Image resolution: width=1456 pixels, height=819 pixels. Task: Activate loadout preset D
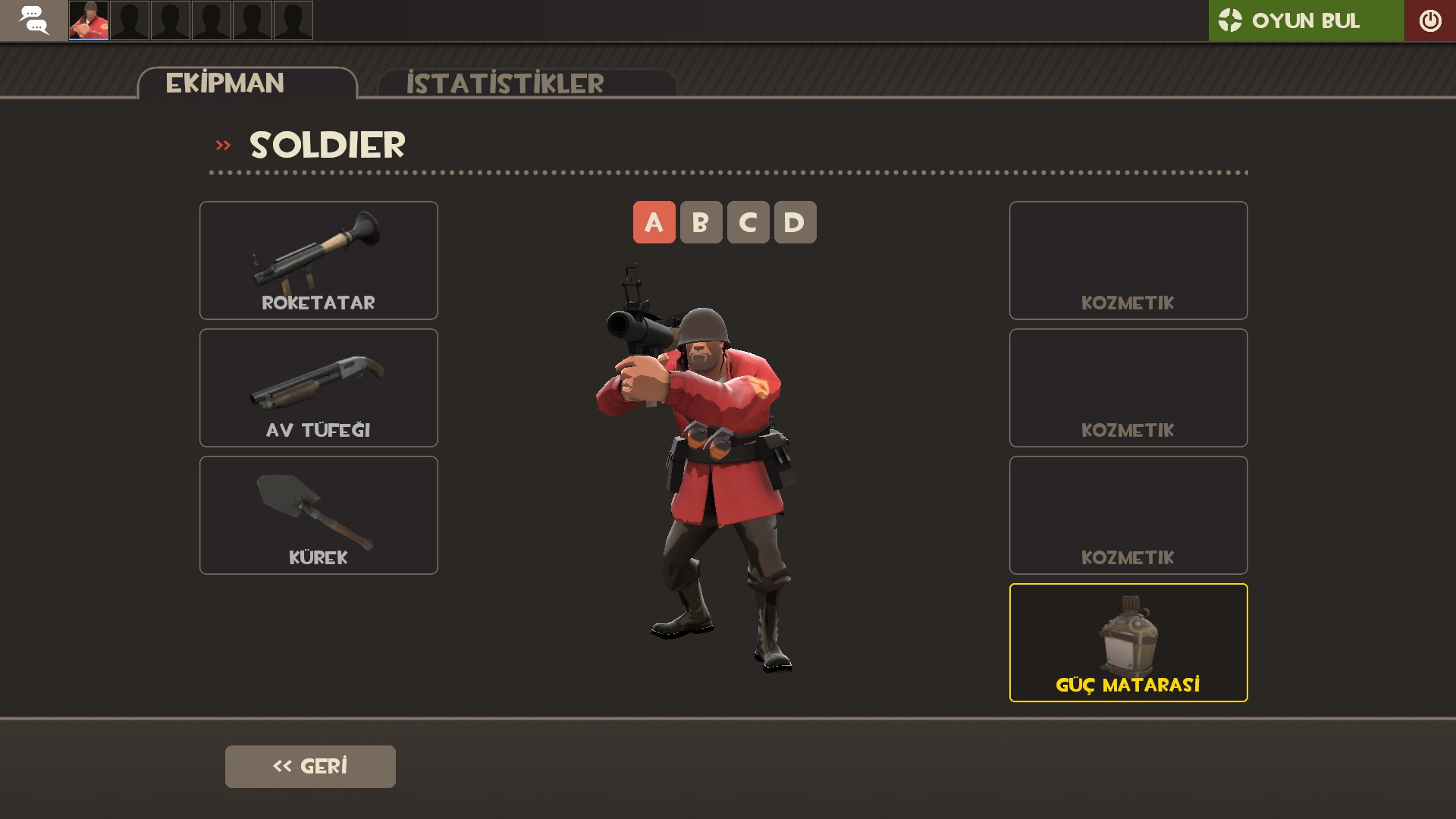point(795,222)
